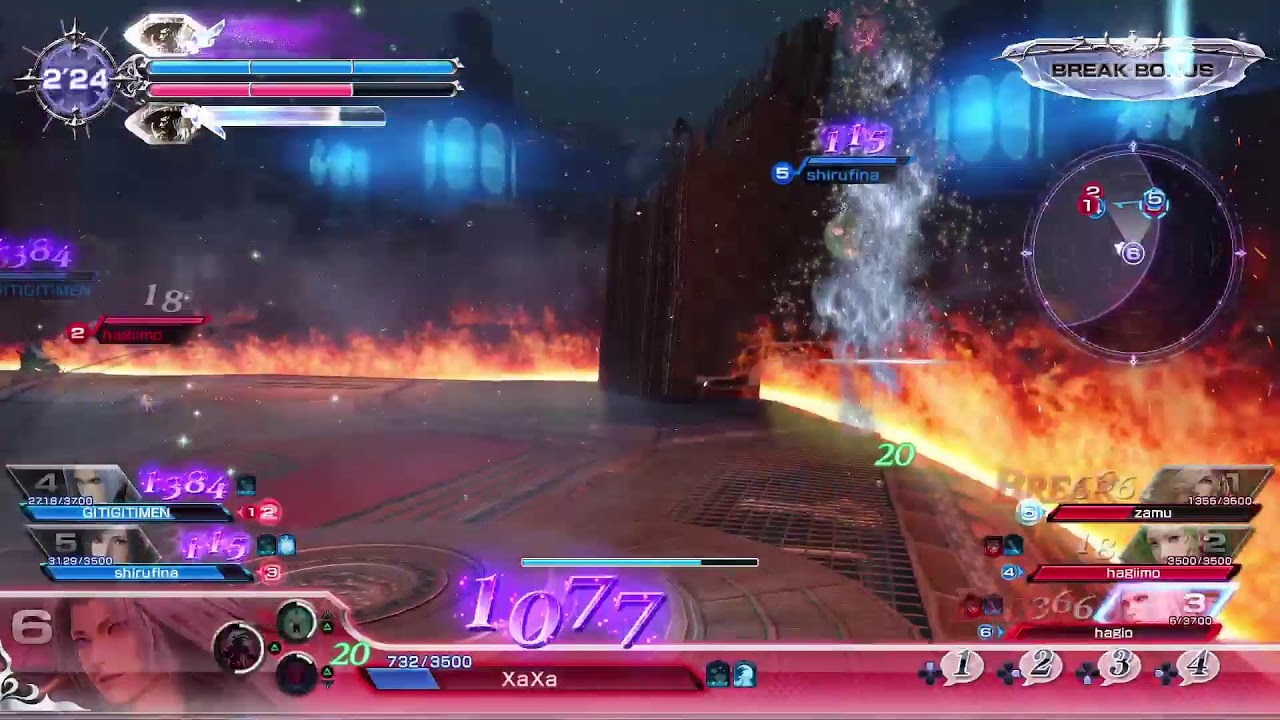Activate the large creature-silhouette skill icon
1280x720 pixels.
pyautogui.click(x=239, y=646)
